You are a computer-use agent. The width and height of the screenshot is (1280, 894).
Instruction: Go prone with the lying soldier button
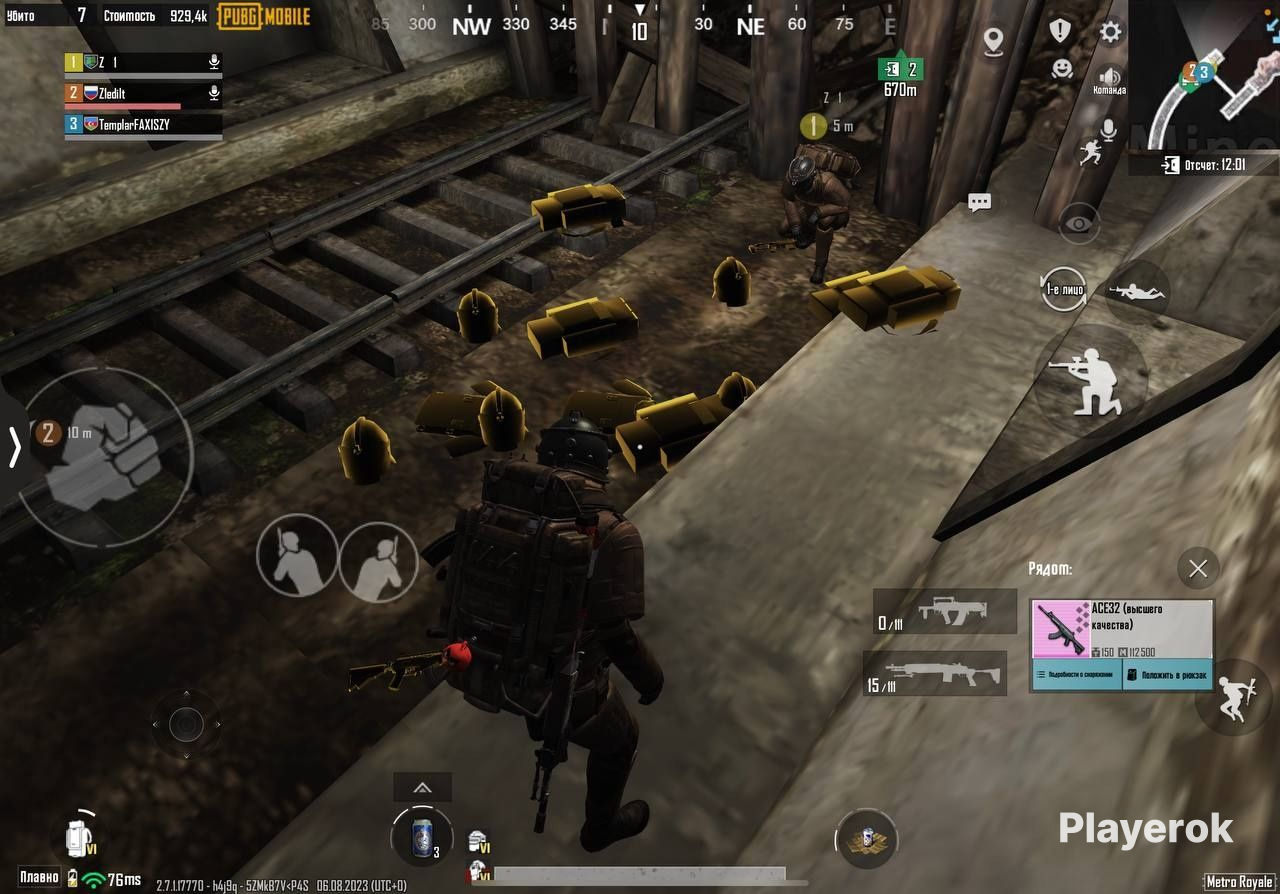[x=1138, y=292]
